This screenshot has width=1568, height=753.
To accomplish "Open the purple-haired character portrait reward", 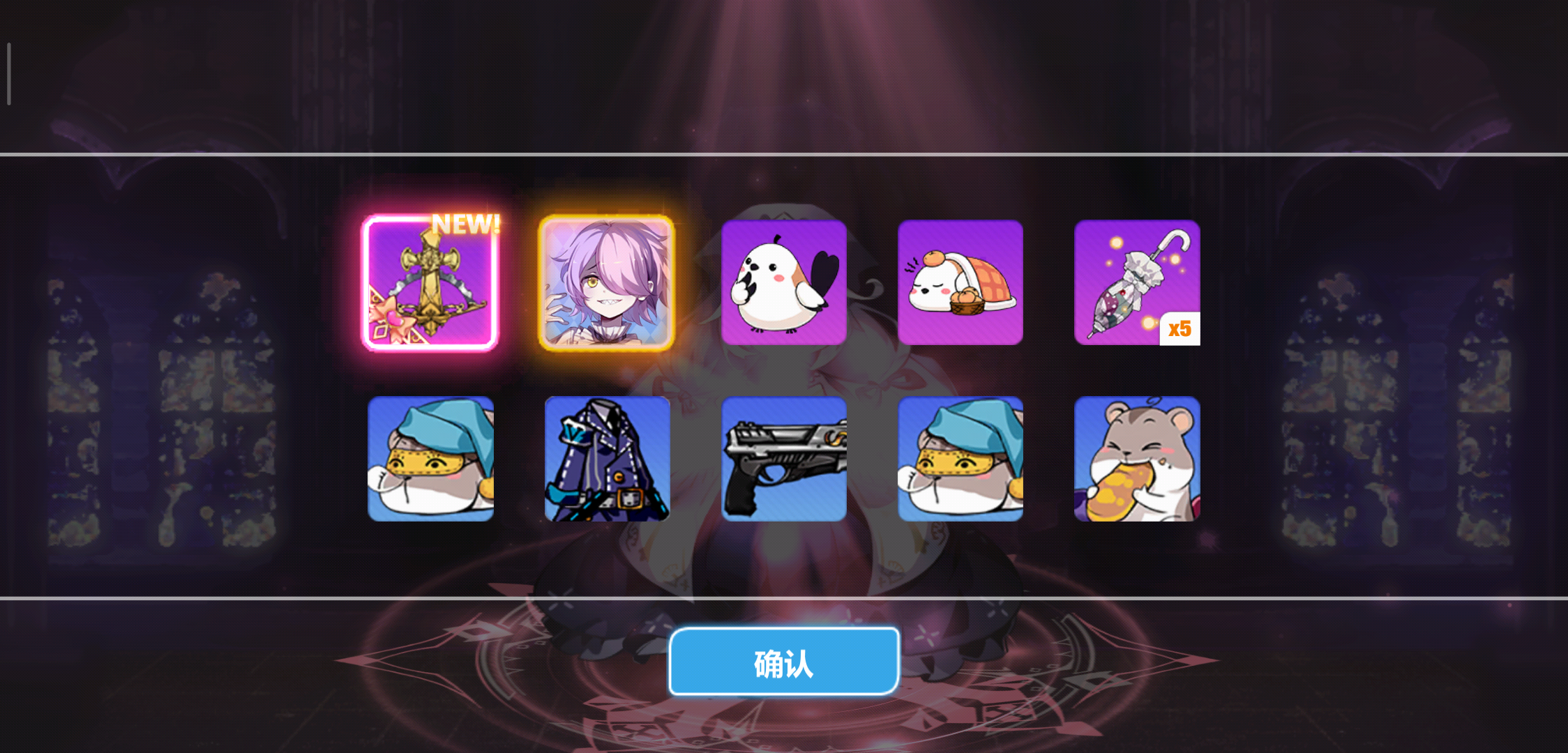I will (607, 282).
